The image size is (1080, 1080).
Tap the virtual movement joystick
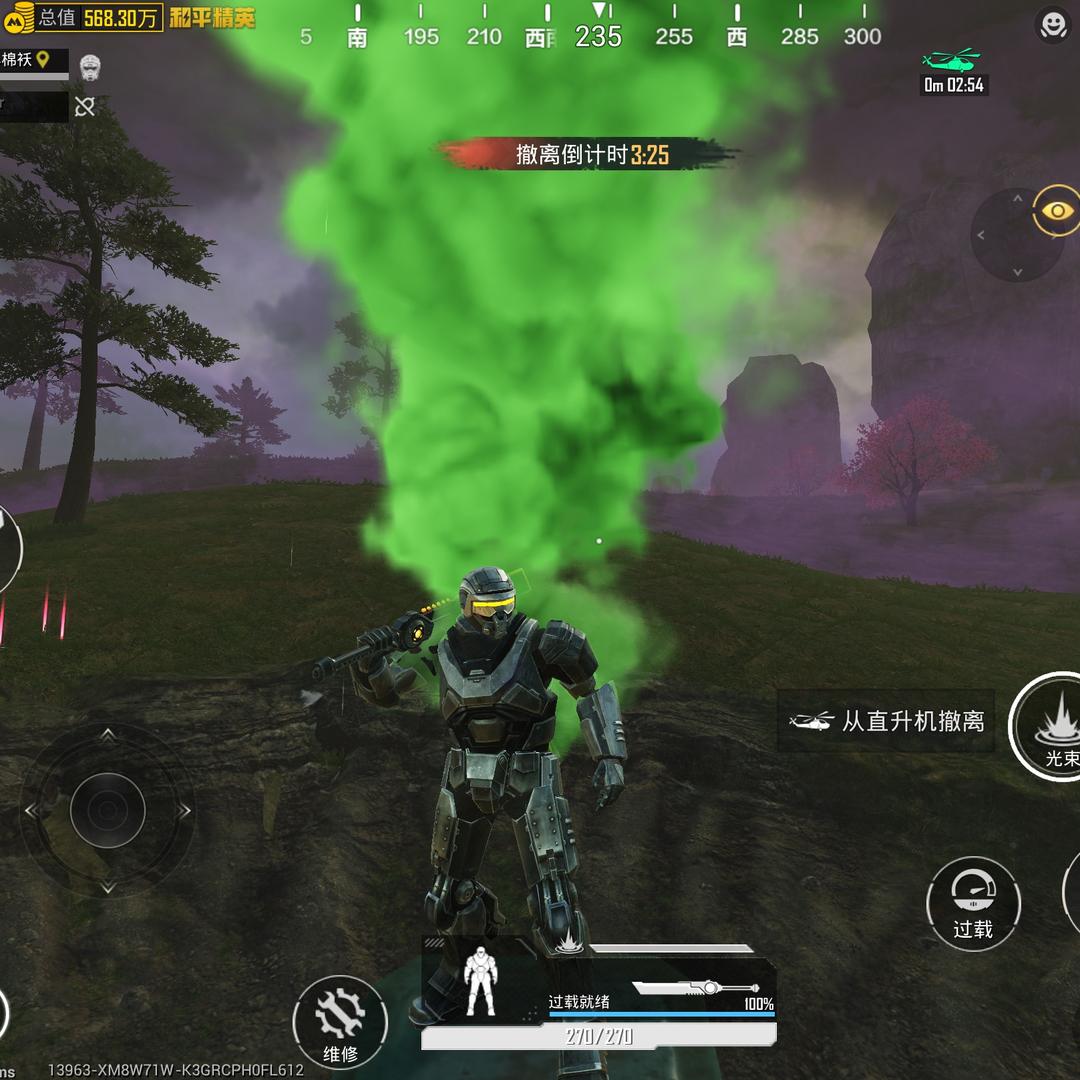(108, 810)
